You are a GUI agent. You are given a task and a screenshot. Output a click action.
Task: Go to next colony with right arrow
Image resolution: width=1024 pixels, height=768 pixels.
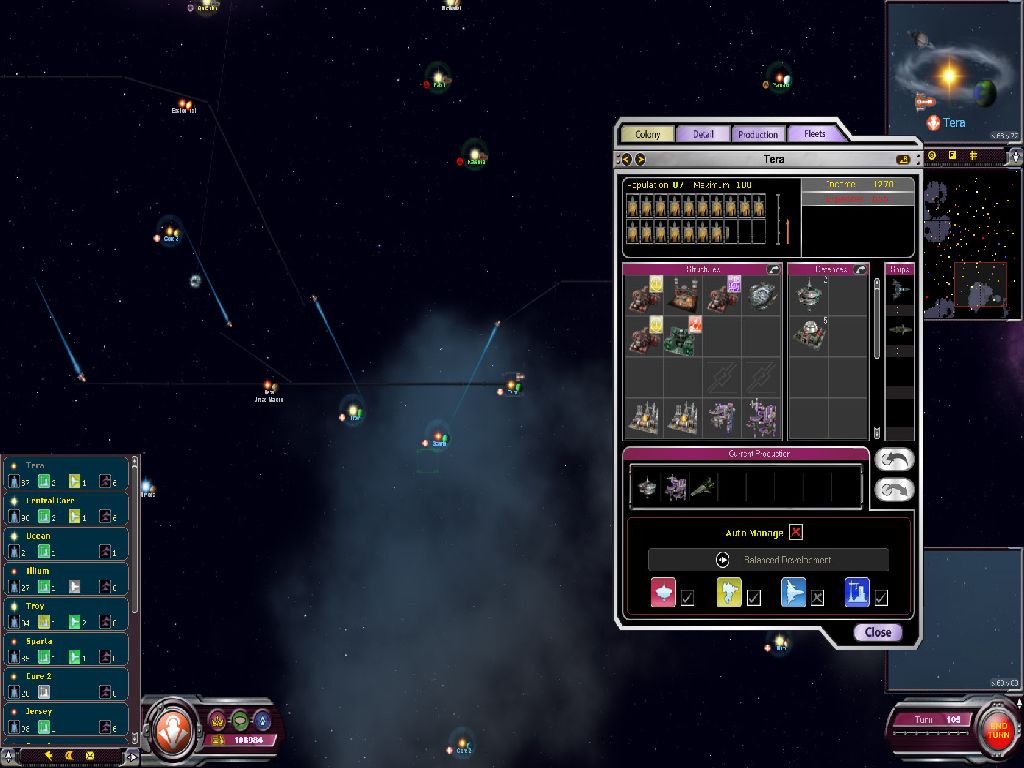(x=640, y=159)
